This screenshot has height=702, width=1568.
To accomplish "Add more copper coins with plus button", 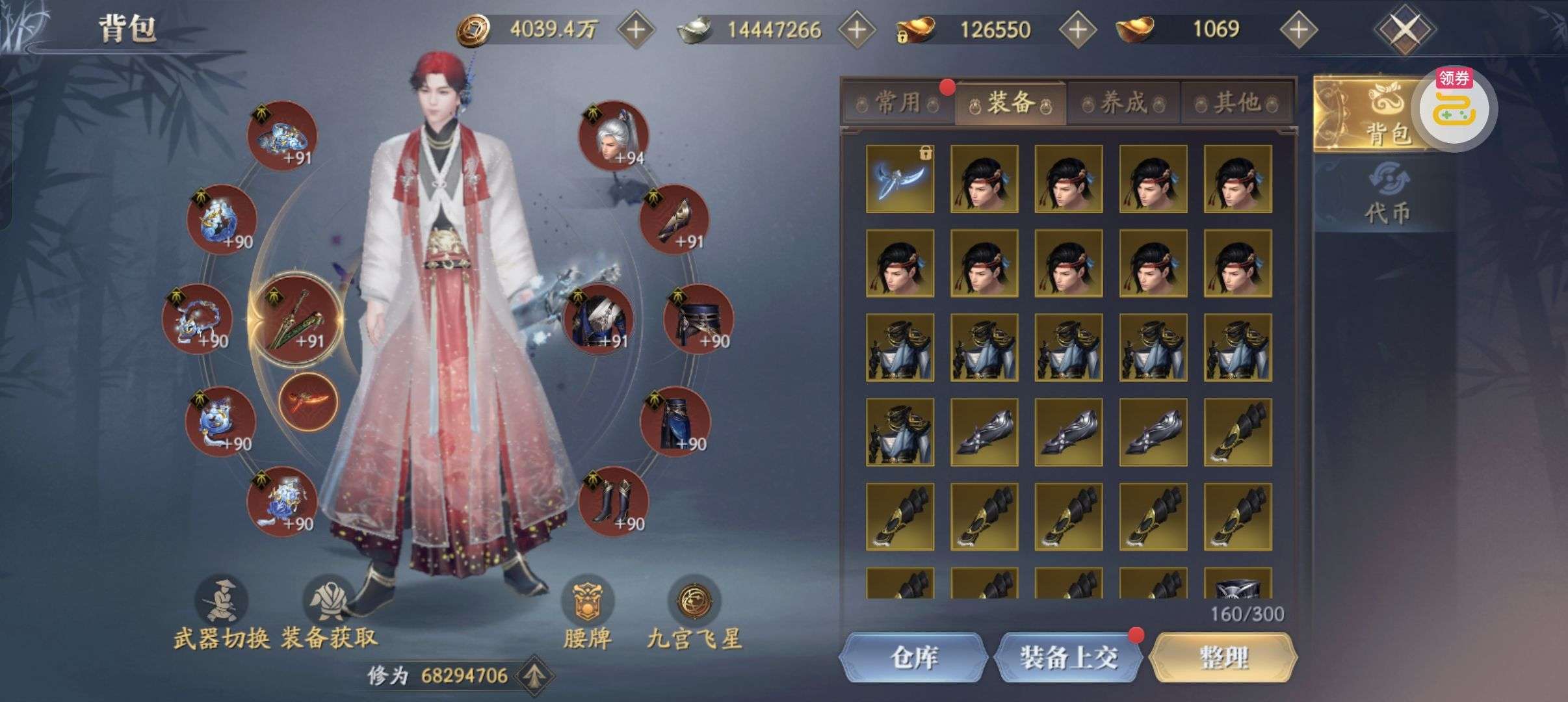I will click(635, 29).
